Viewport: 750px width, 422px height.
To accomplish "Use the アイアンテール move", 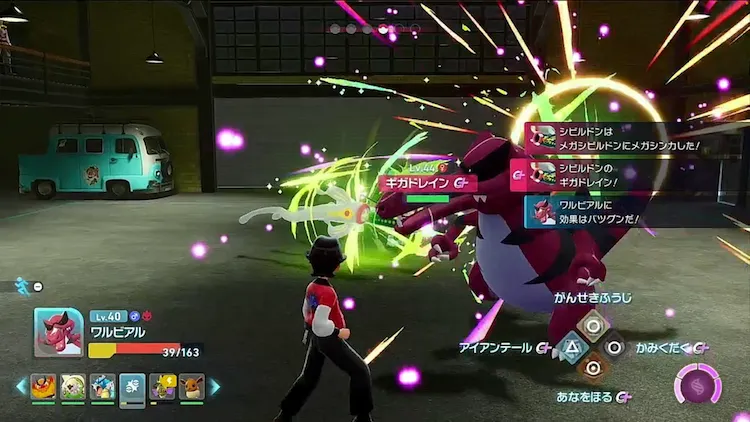I will click(x=571, y=346).
